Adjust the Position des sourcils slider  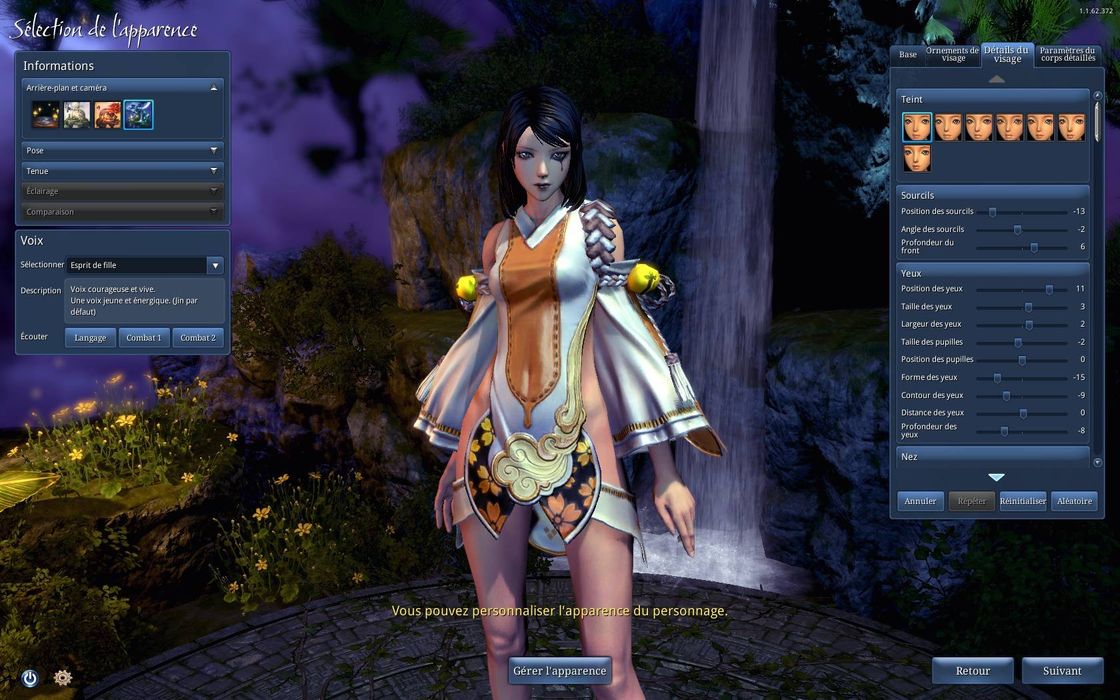click(992, 212)
